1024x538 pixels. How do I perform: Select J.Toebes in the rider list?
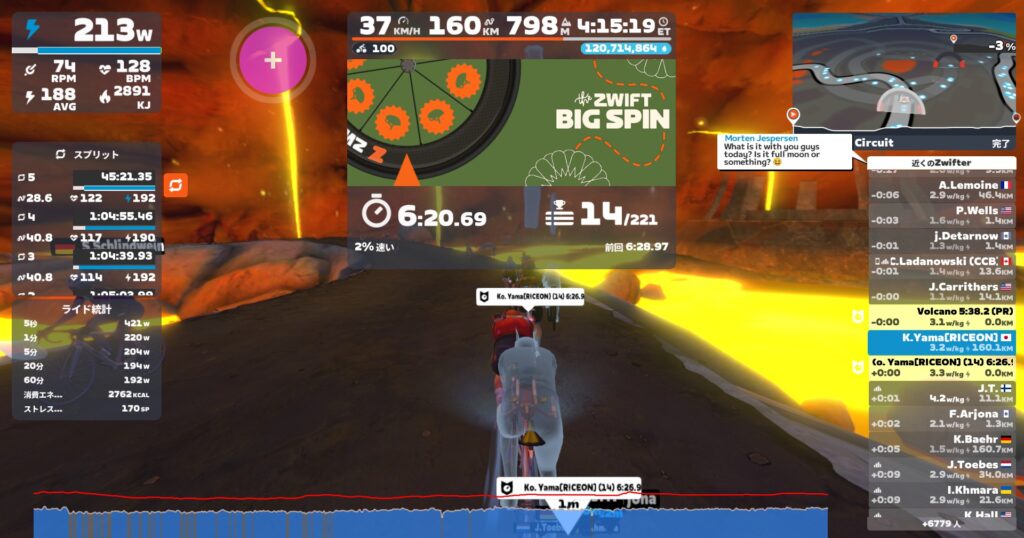point(940,469)
